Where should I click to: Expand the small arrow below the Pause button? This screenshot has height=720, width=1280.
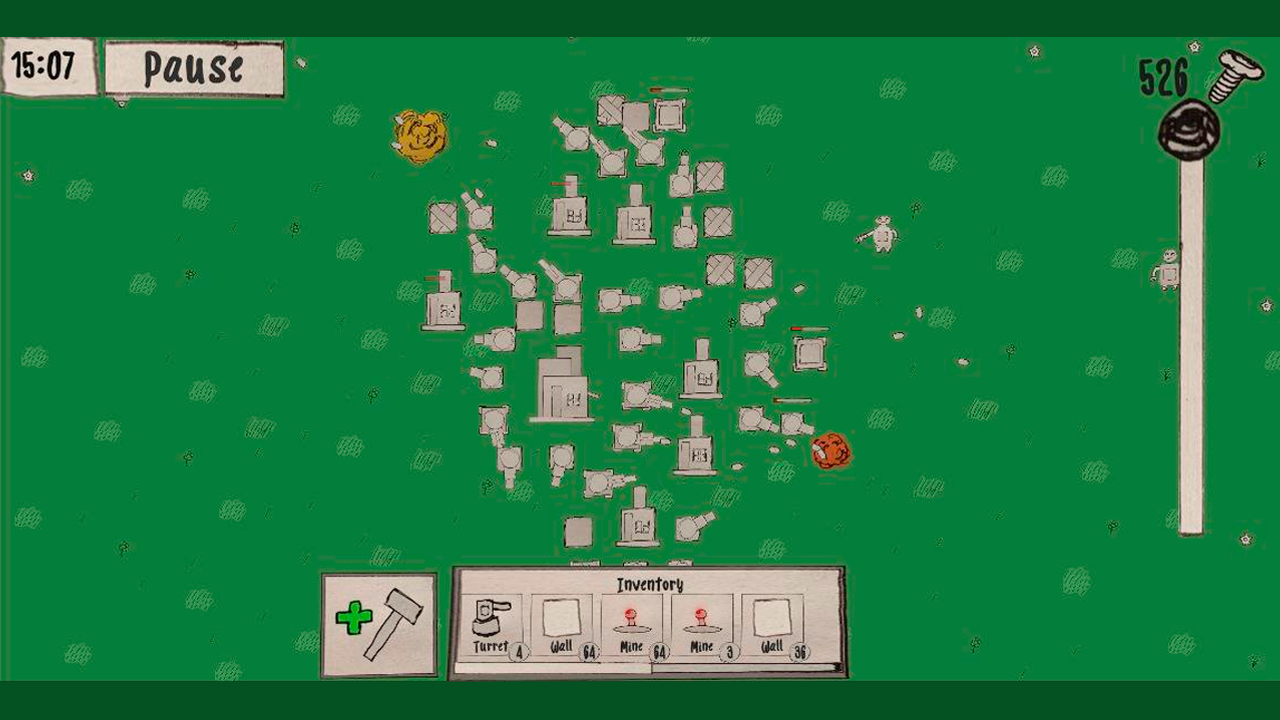[x=122, y=102]
